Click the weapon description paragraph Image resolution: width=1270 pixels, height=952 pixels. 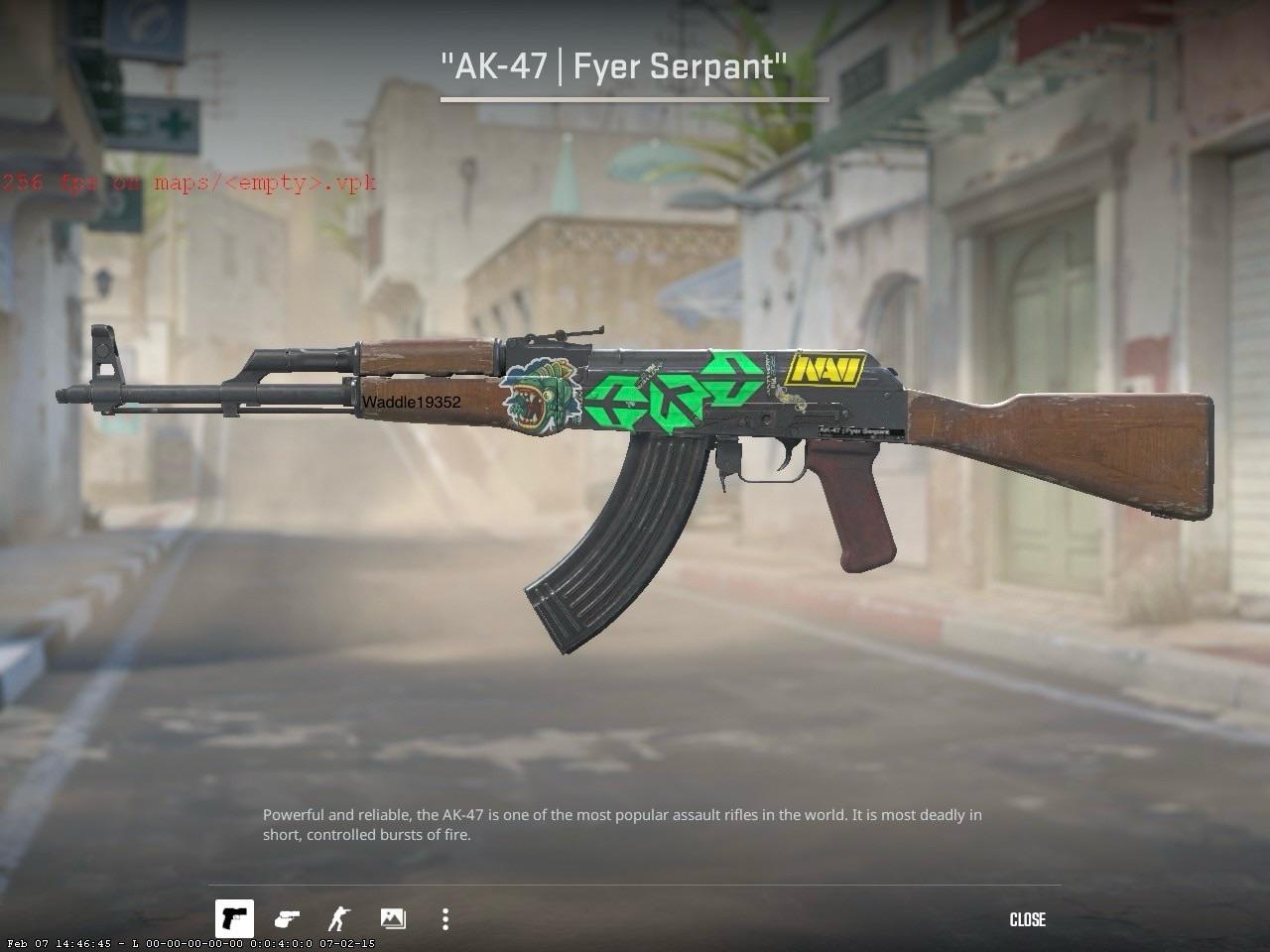pos(622,824)
